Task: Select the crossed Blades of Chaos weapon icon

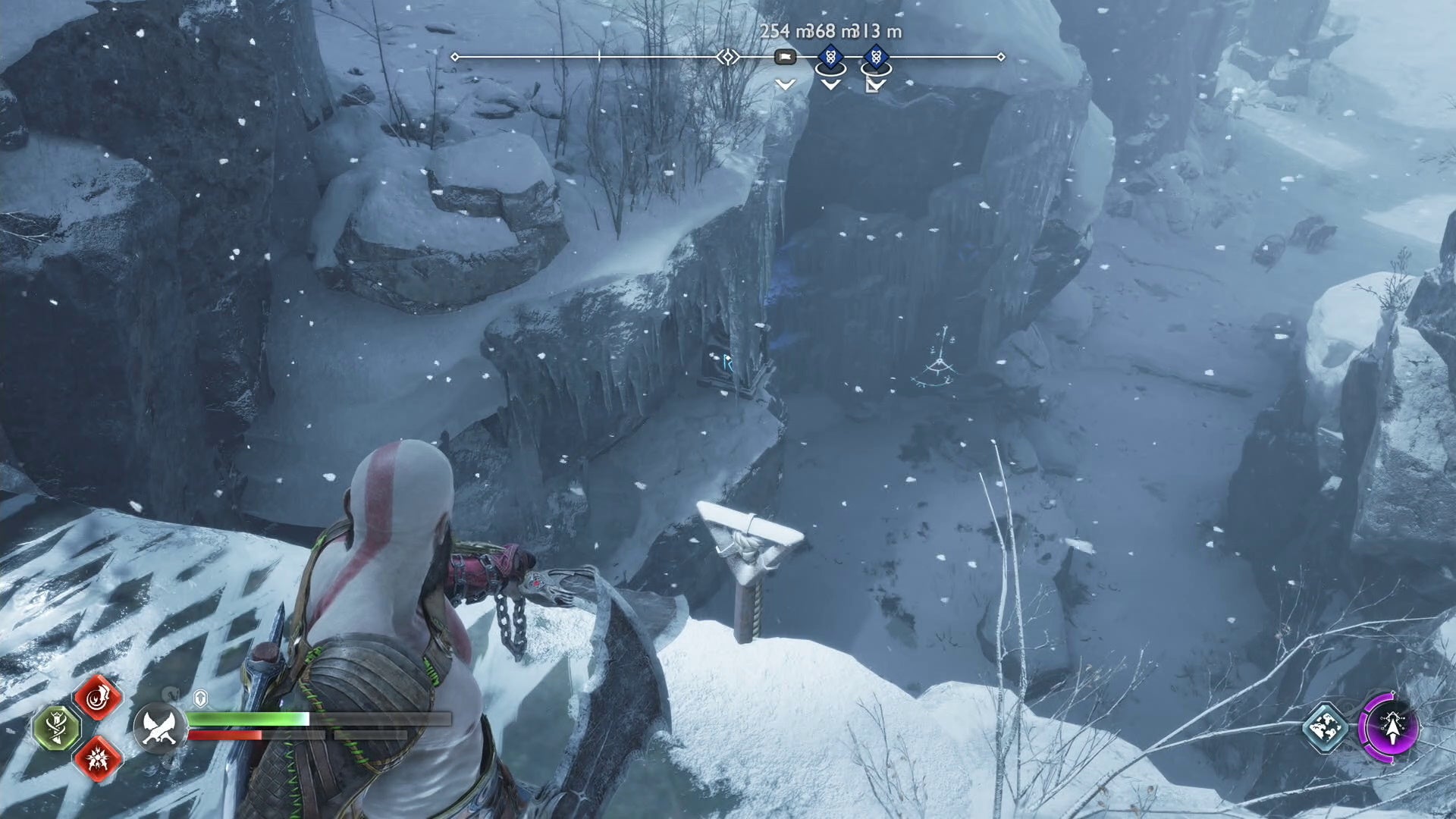Action: tap(159, 728)
